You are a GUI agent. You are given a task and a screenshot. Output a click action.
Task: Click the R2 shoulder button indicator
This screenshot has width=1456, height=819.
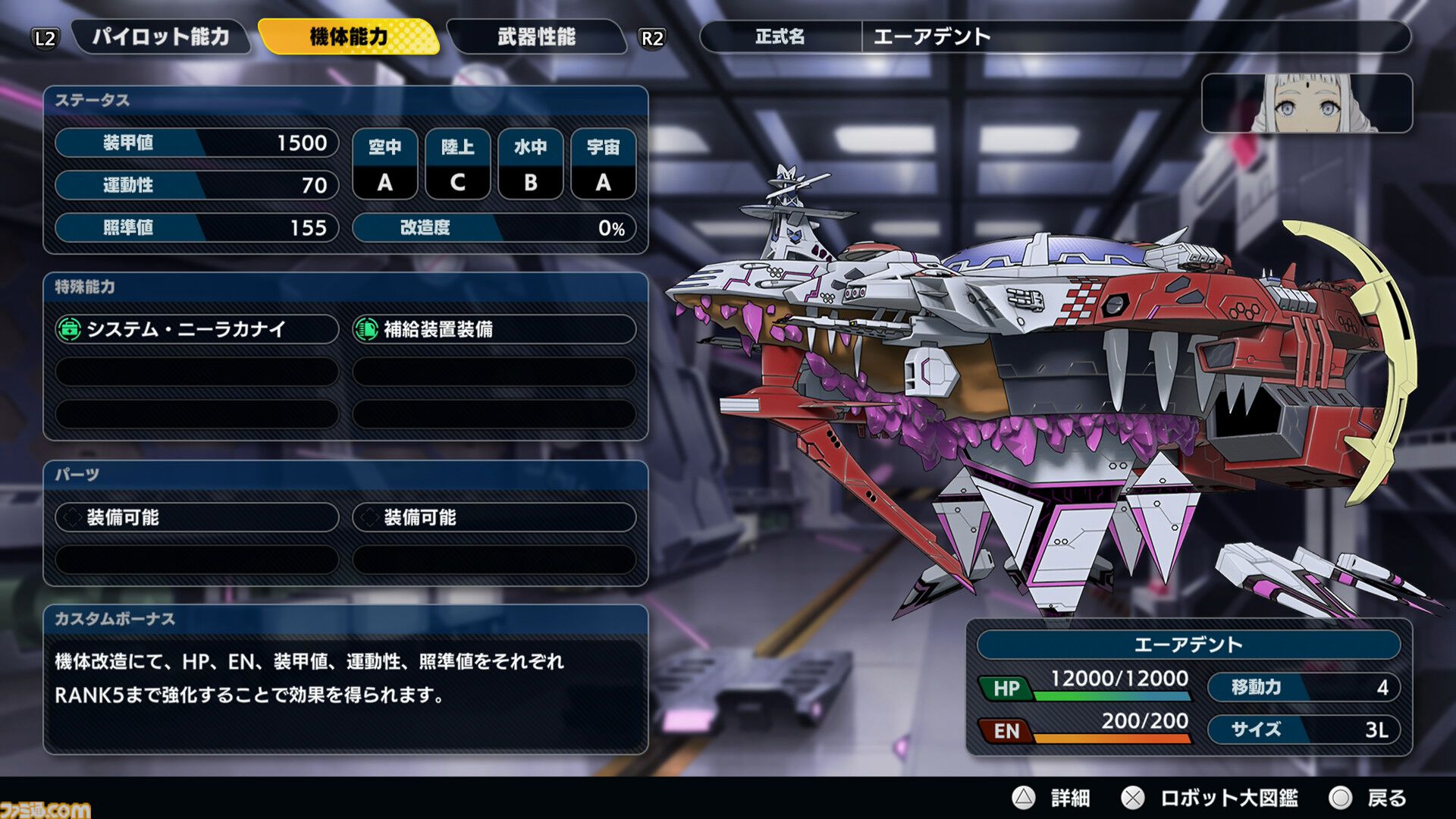pos(651,36)
